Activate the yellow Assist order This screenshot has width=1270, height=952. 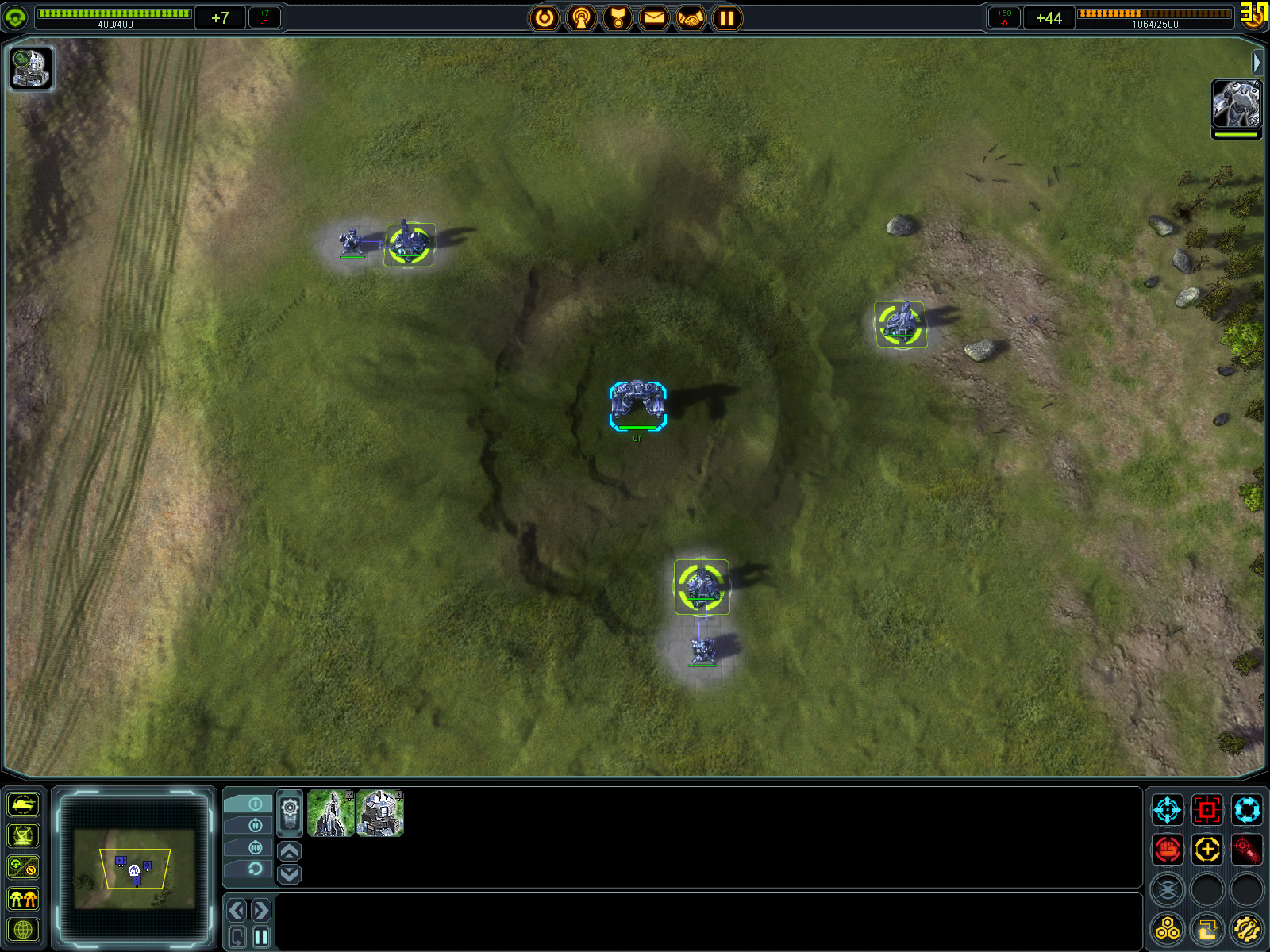point(1207,850)
